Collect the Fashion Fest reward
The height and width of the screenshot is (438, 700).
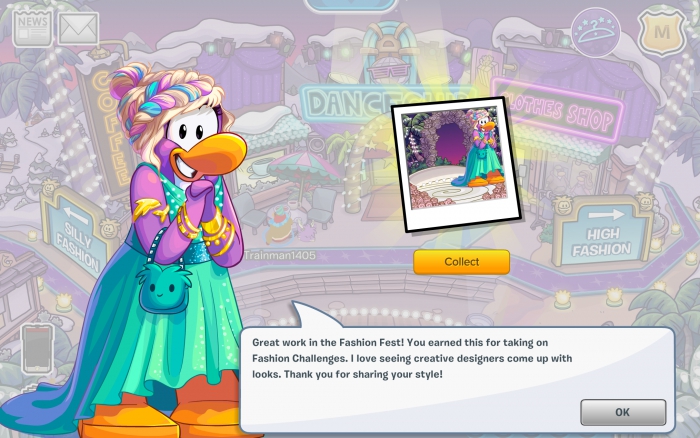461,262
